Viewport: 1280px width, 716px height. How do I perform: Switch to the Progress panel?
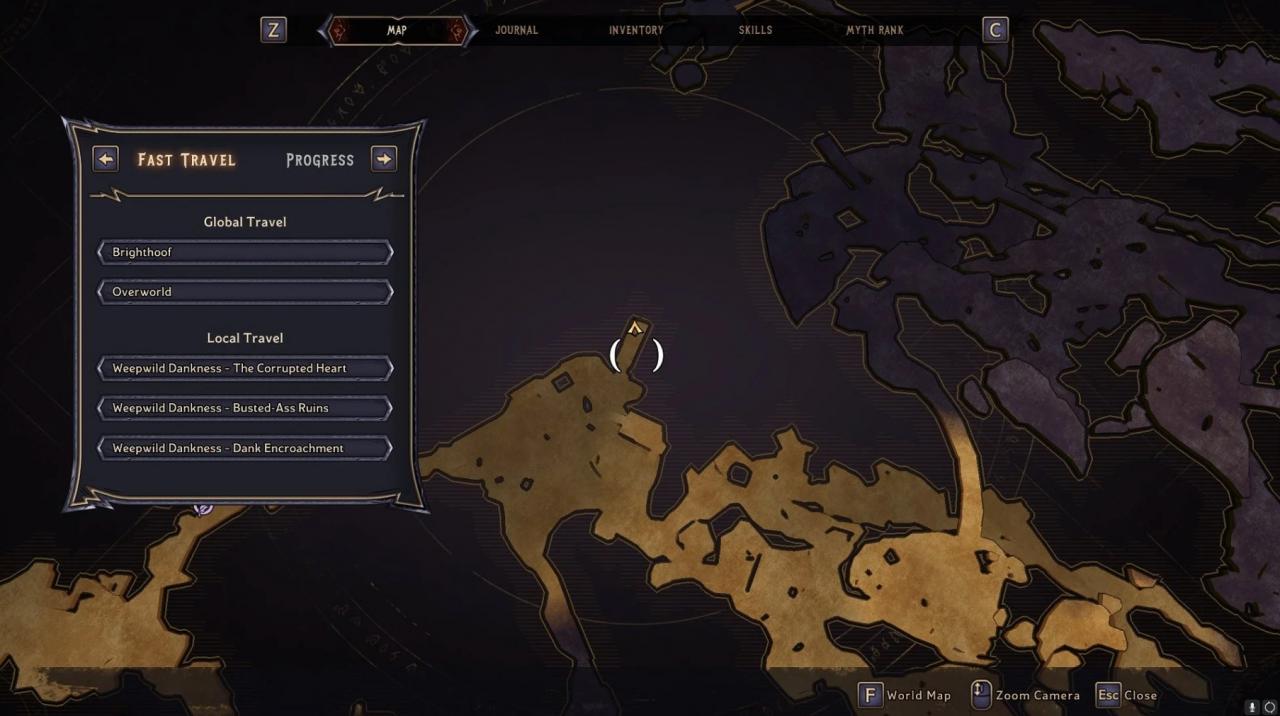point(320,160)
